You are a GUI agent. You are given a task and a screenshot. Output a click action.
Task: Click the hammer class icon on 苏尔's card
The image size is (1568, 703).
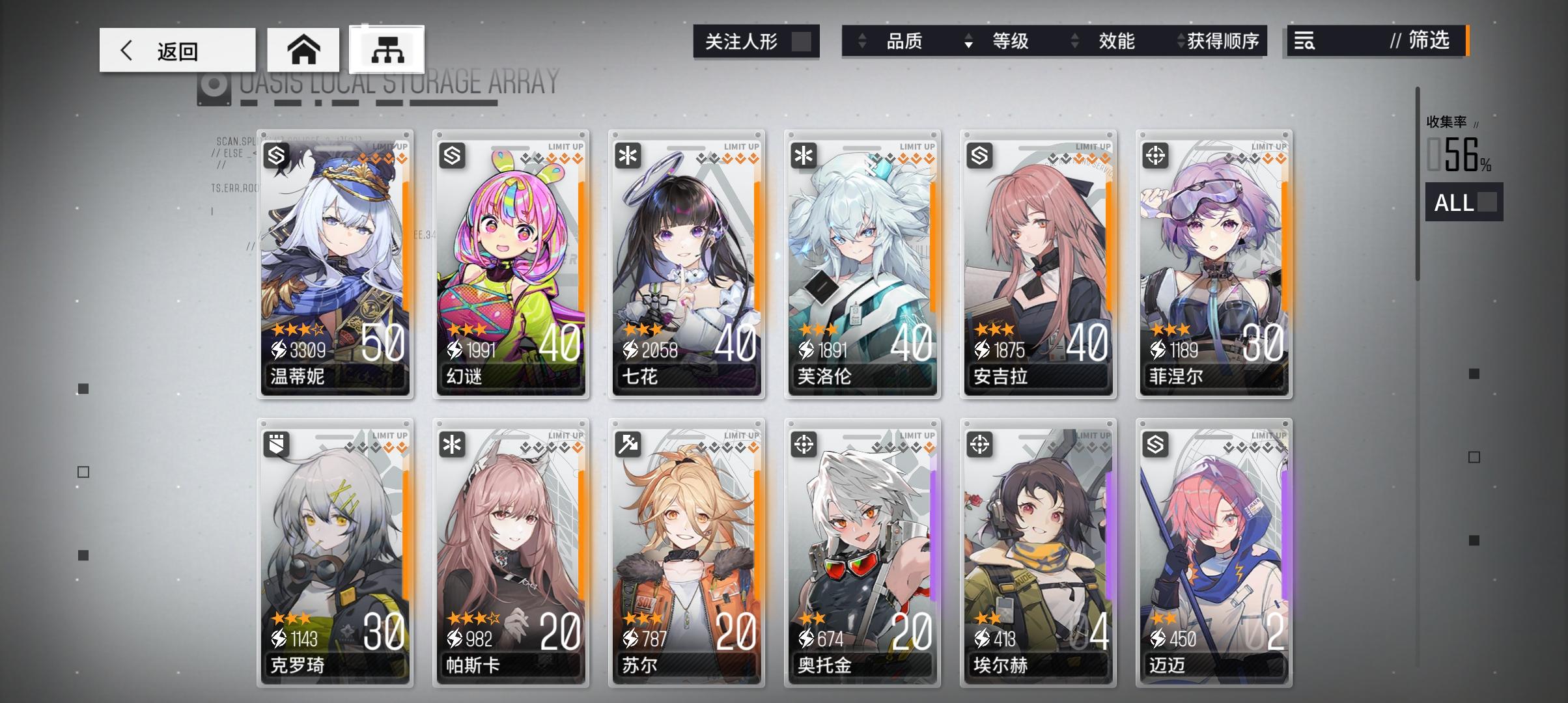point(627,446)
